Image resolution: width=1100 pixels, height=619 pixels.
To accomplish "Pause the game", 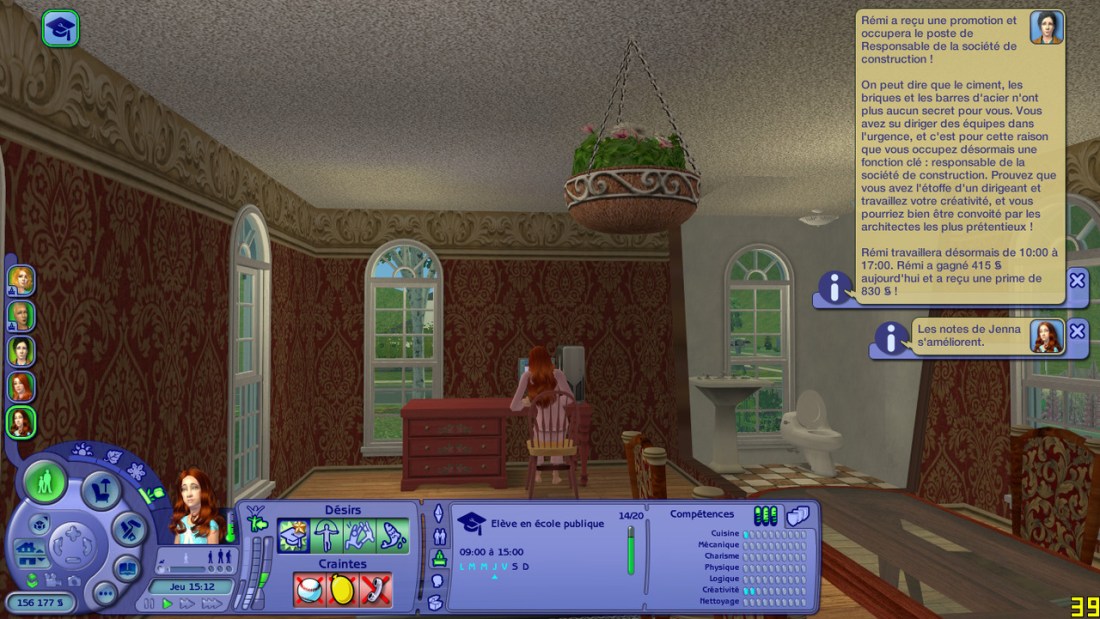I will (x=150, y=604).
